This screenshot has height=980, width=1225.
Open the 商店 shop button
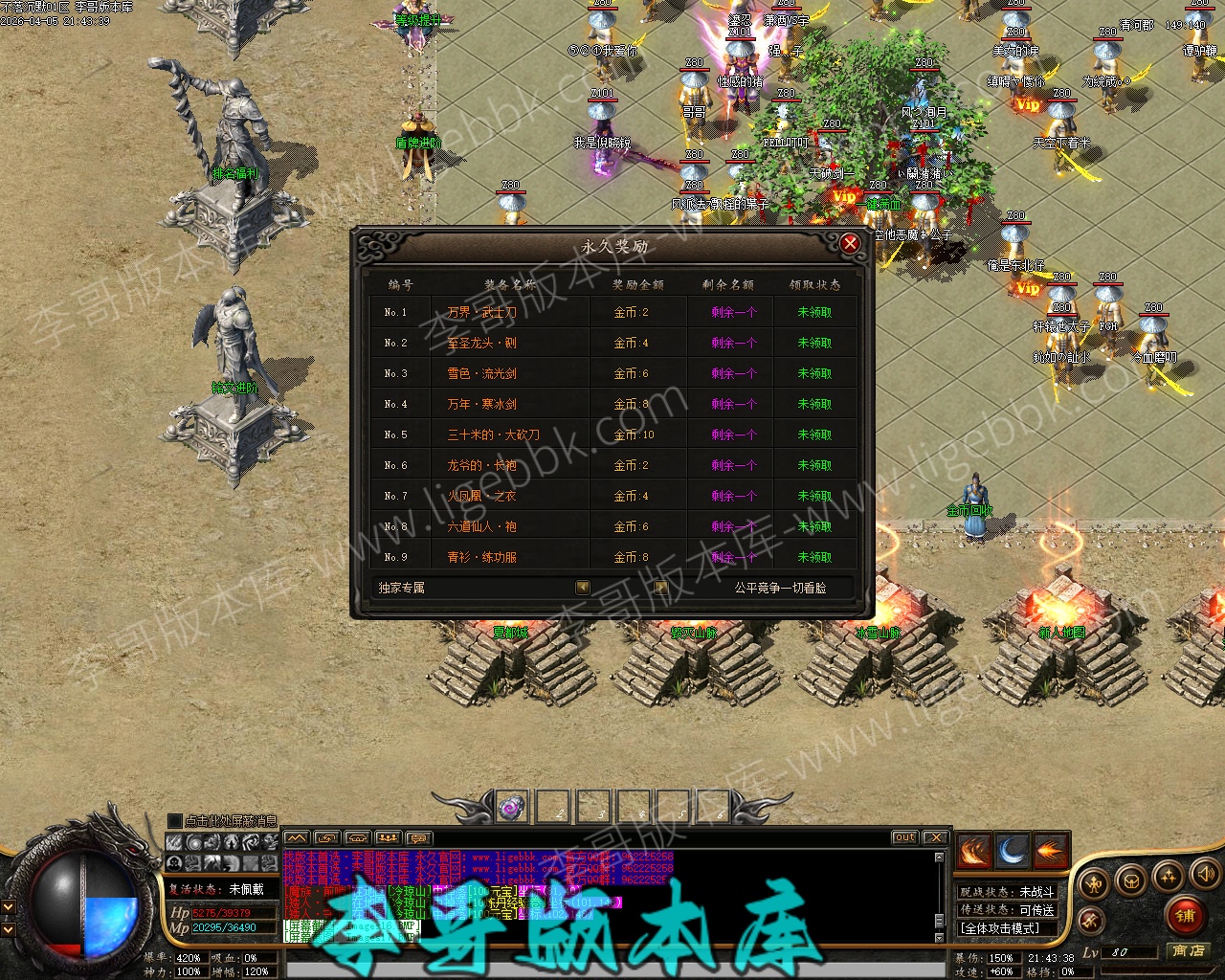coord(1189,950)
